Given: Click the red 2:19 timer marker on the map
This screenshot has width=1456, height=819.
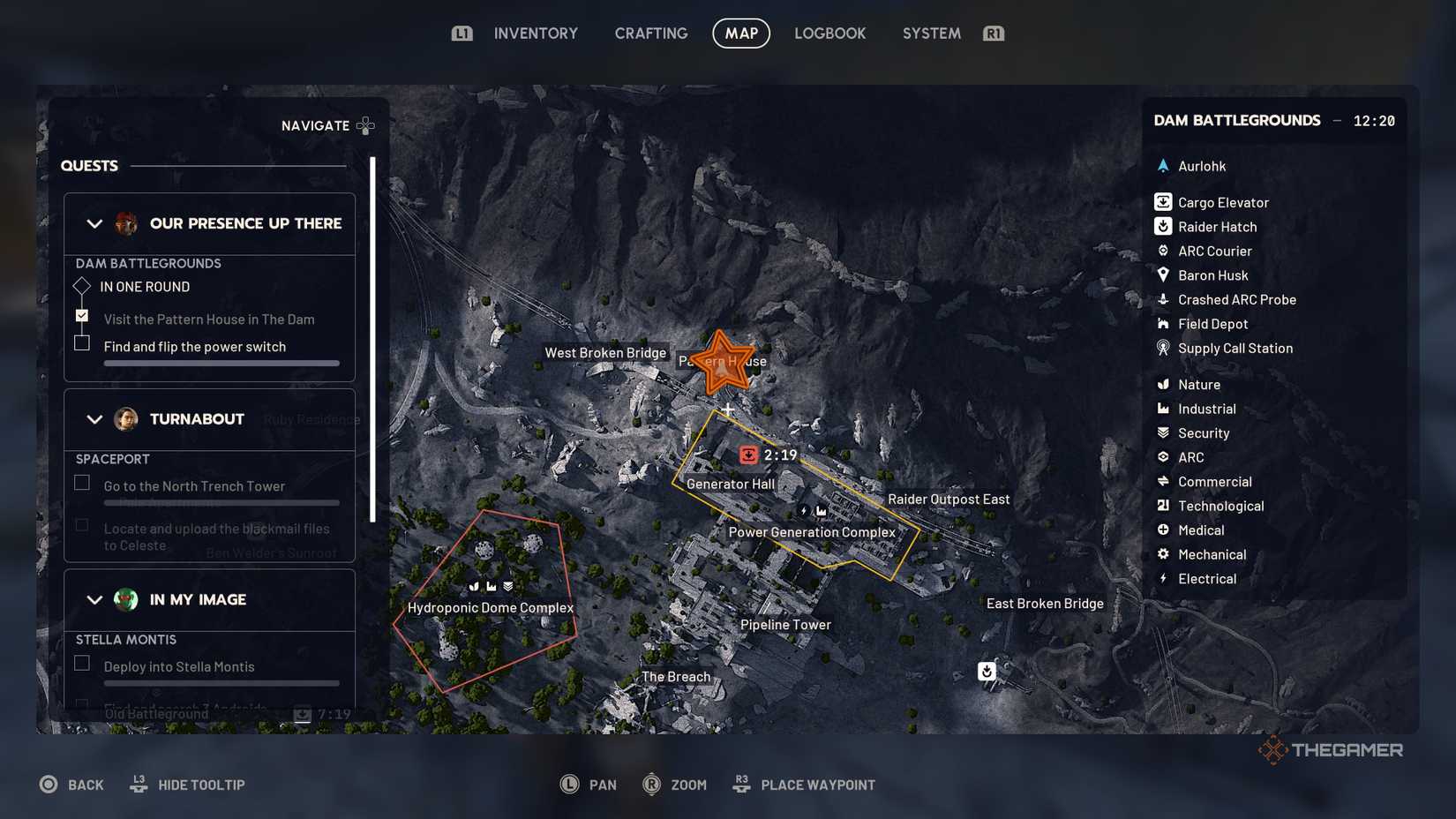Looking at the screenshot, I should pos(747,455).
